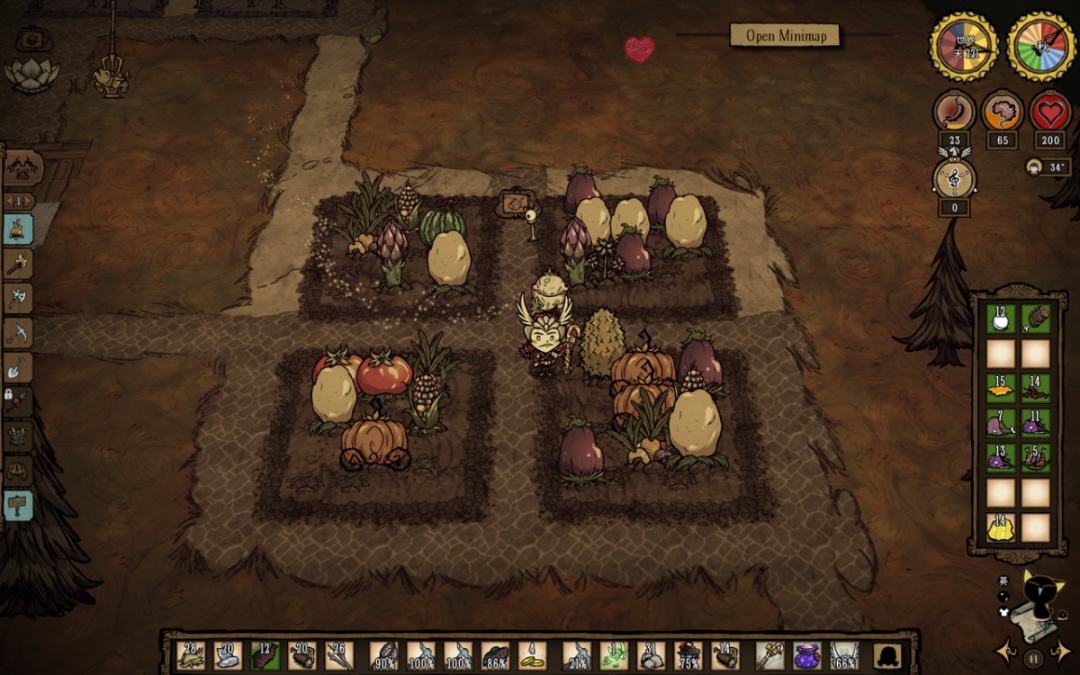Select the yellow item stack of 14
Viewport: 1080px width, 675px height.
tap(1002, 527)
